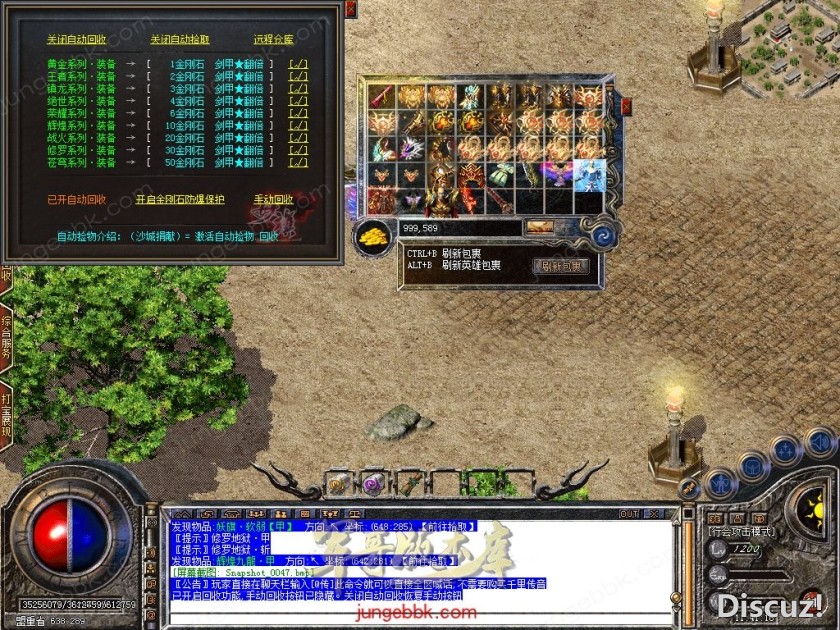Viewport: 840px width, 630px height.
Task: Open the 综合服务 side tab
Action: pyautogui.click(x=6, y=337)
